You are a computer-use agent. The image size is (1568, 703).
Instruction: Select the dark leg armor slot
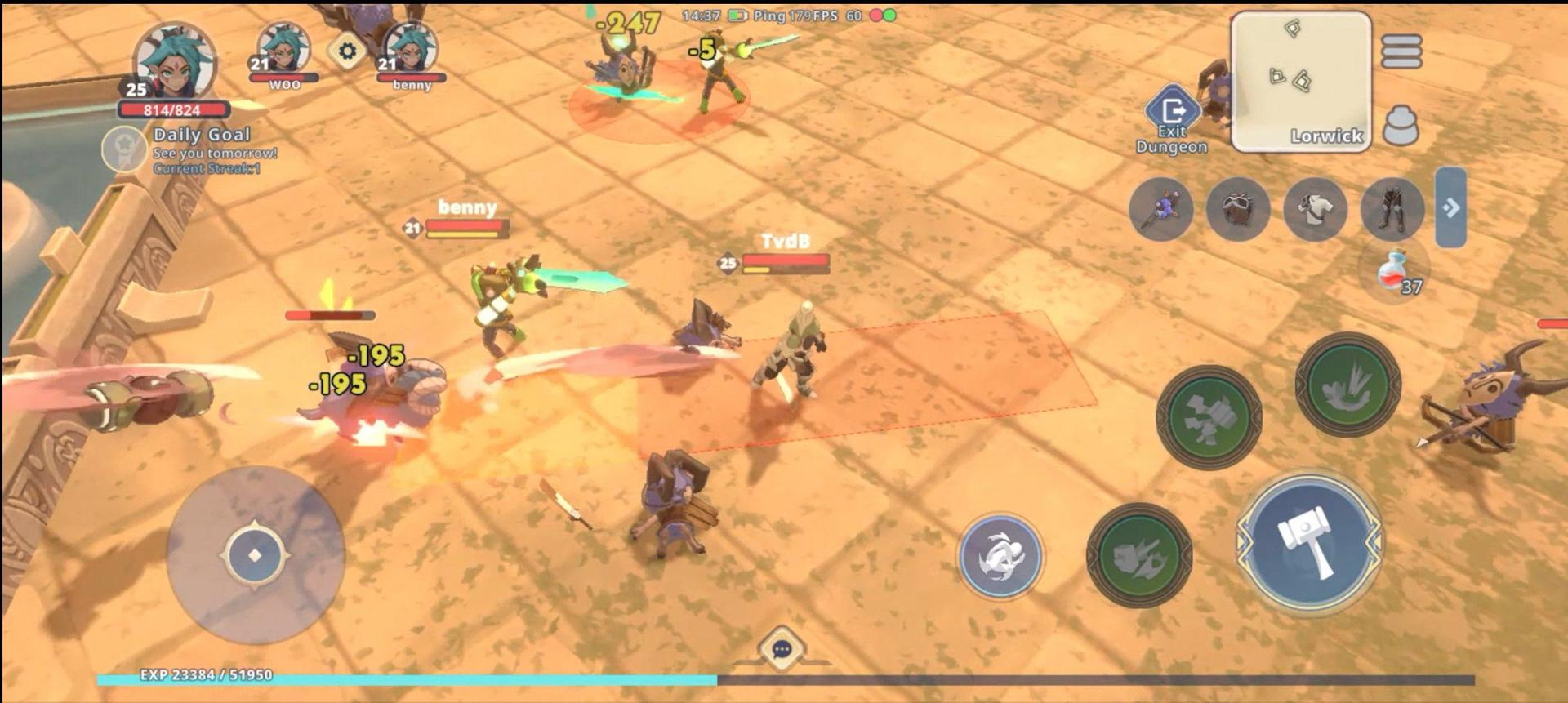1392,209
